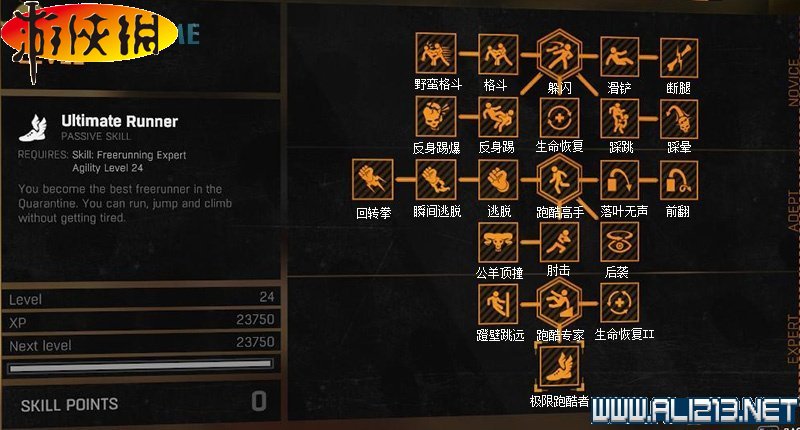This screenshot has height=430, width=800.
Task: Pick the 滑铲 slide skill icon
Action: pos(619,53)
